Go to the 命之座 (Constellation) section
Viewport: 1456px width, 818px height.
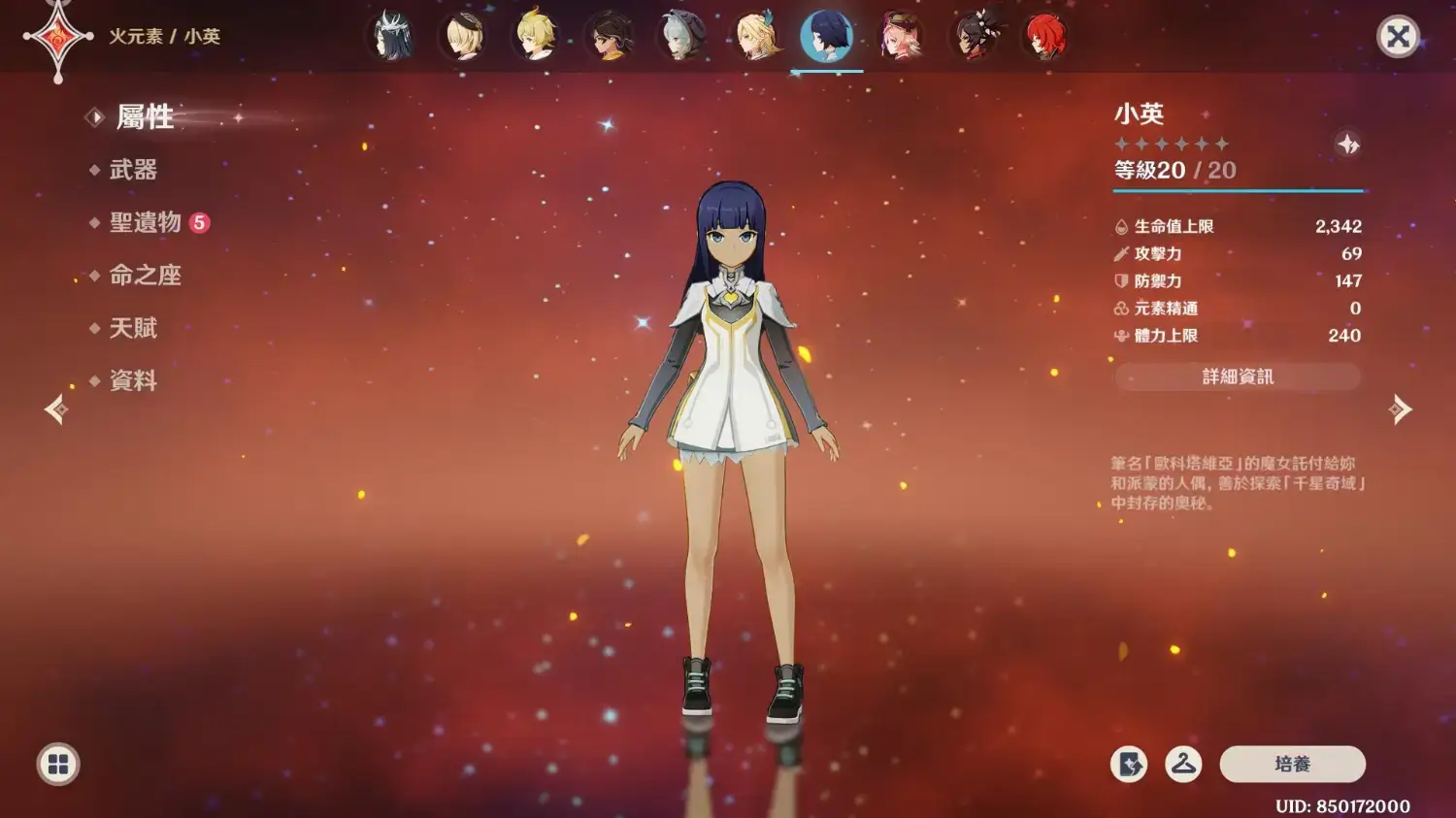[146, 276]
